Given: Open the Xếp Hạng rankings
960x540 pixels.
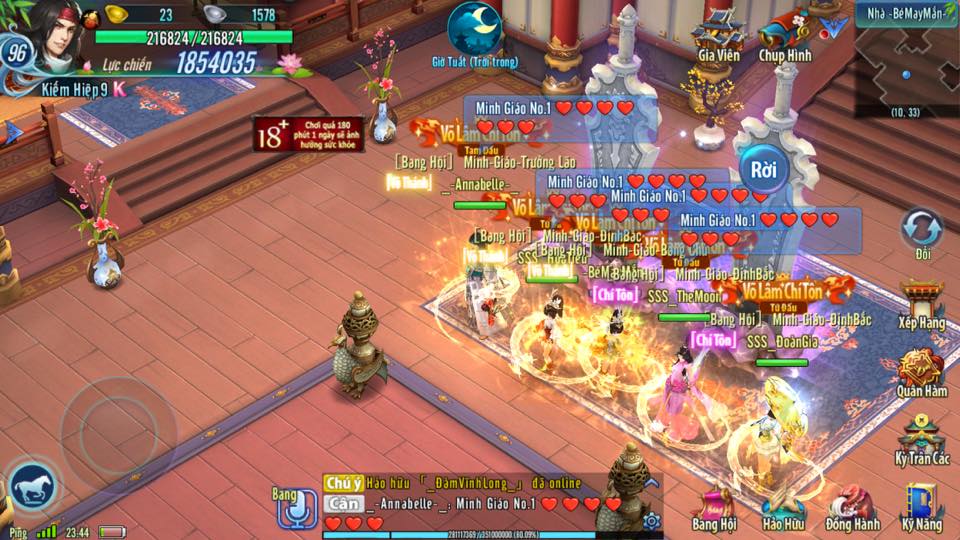Looking at the screenshot, I should pyautogui.click(x=921, y=304).
